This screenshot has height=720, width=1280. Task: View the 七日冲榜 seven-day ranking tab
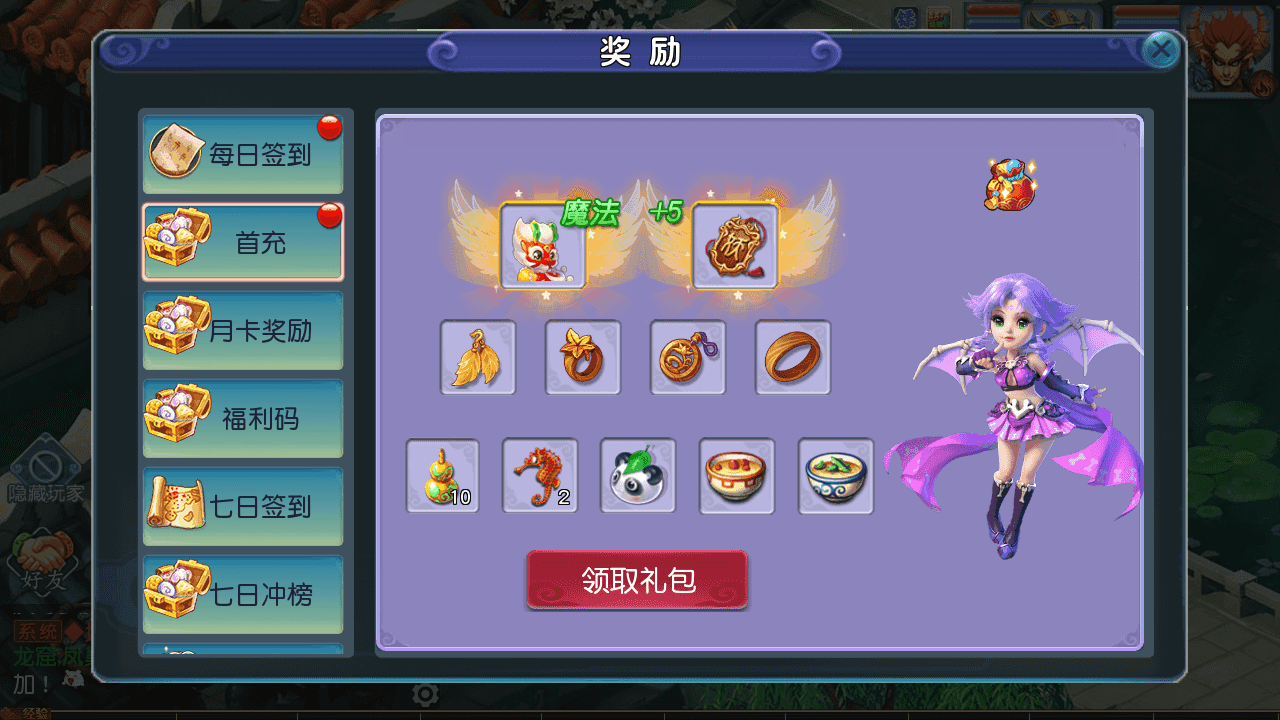click(243, 594)
